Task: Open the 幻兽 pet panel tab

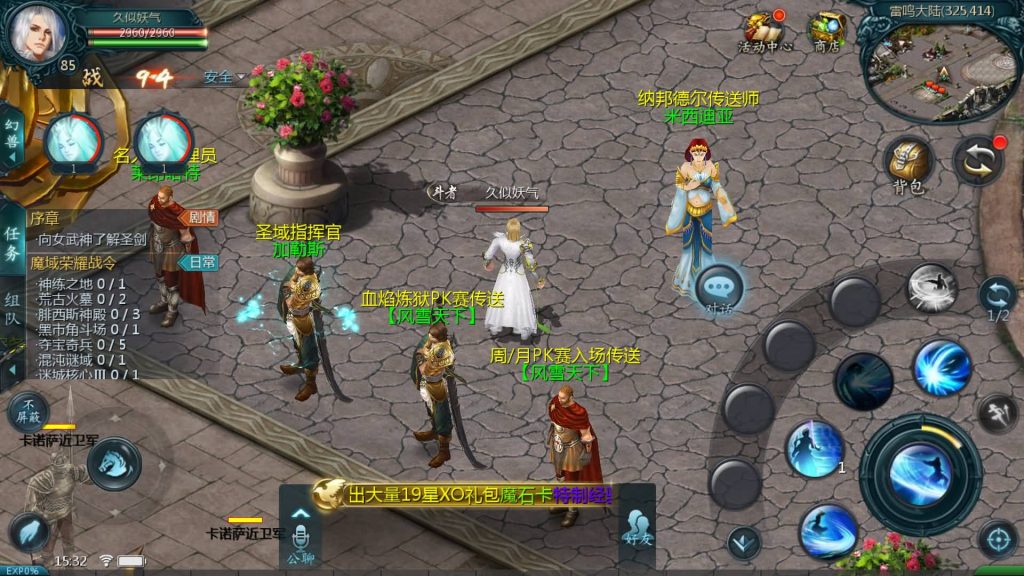Action: 12,141
